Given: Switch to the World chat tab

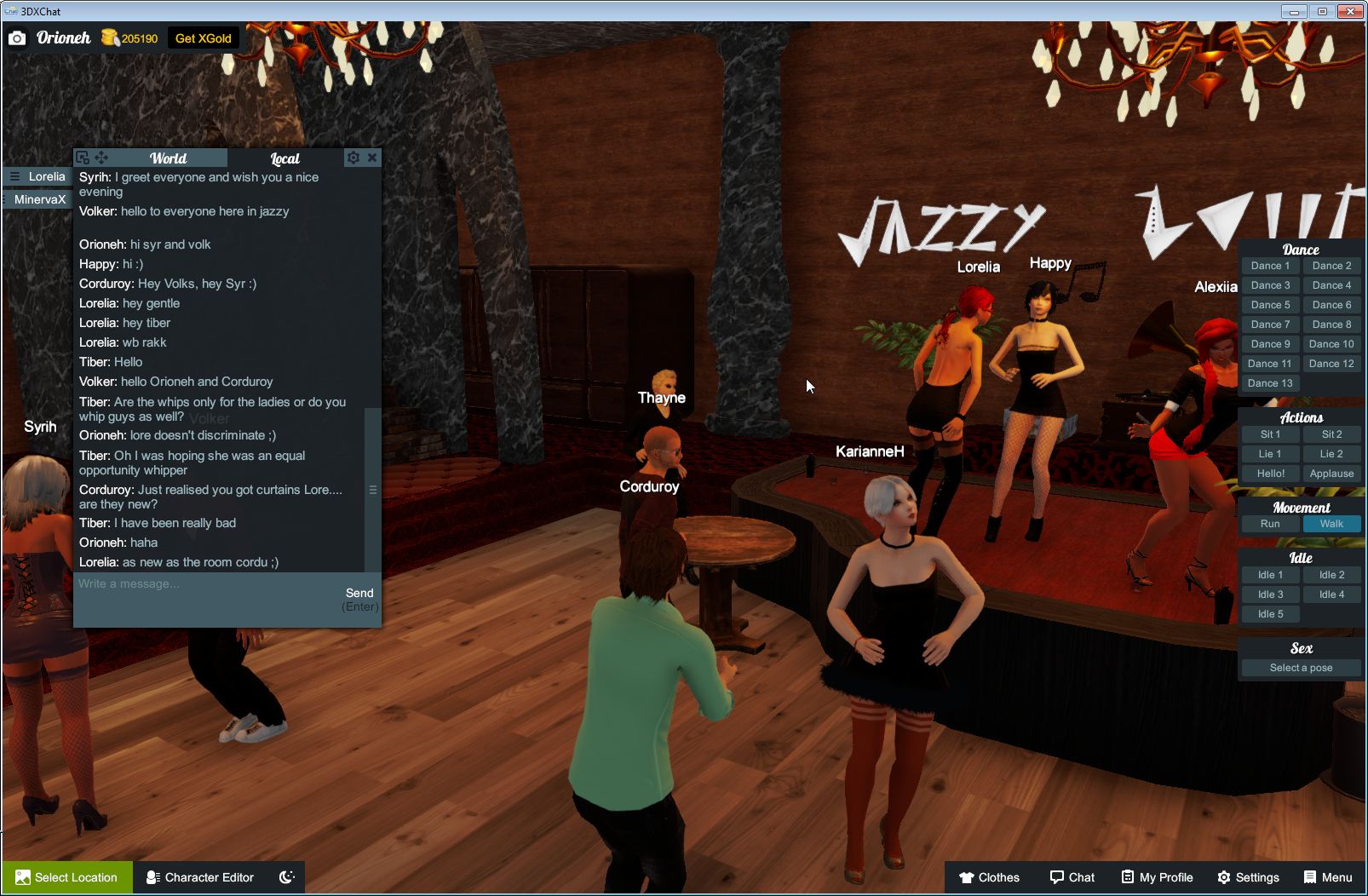Looking at the screenshot, I should point(169,158).
